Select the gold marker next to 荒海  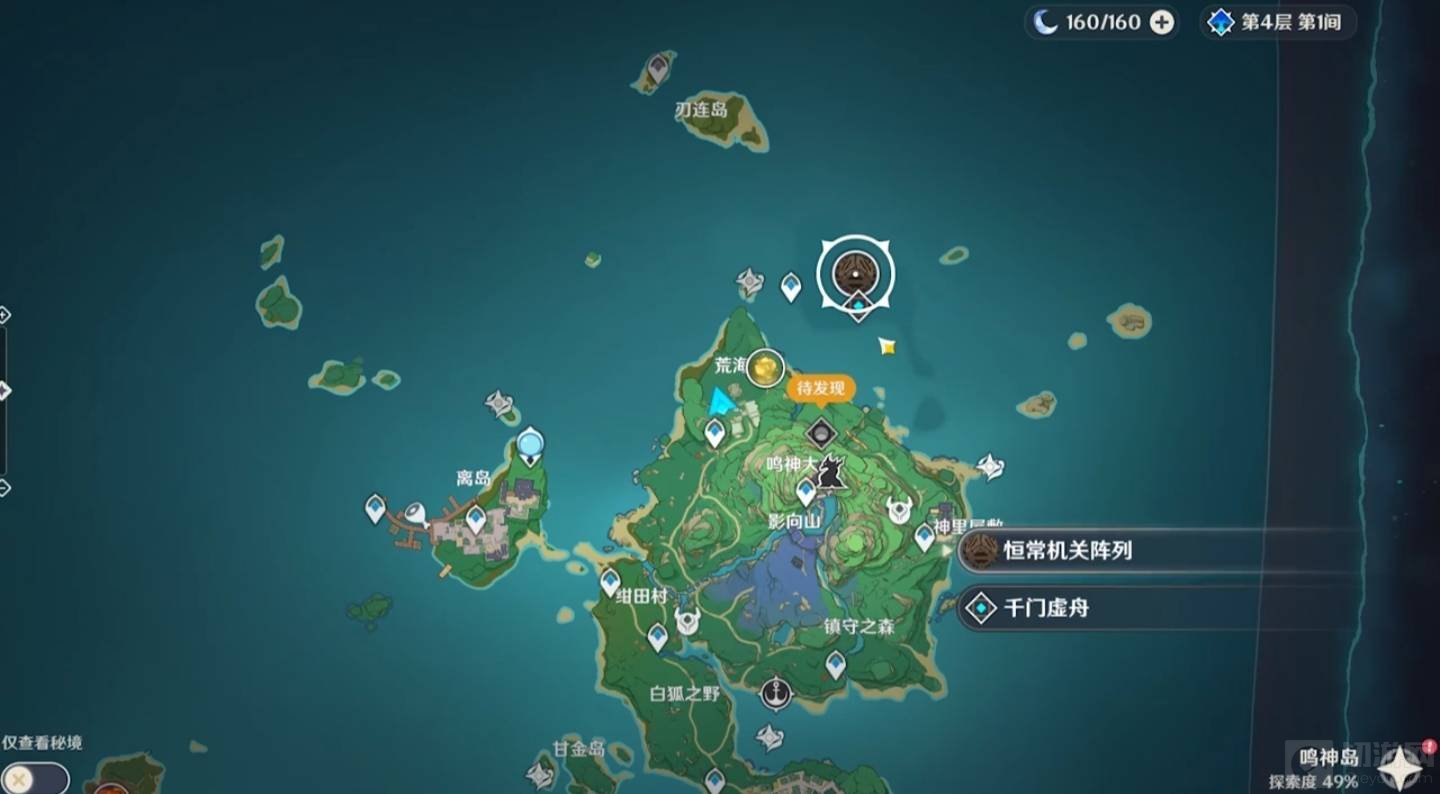[766, 369]
